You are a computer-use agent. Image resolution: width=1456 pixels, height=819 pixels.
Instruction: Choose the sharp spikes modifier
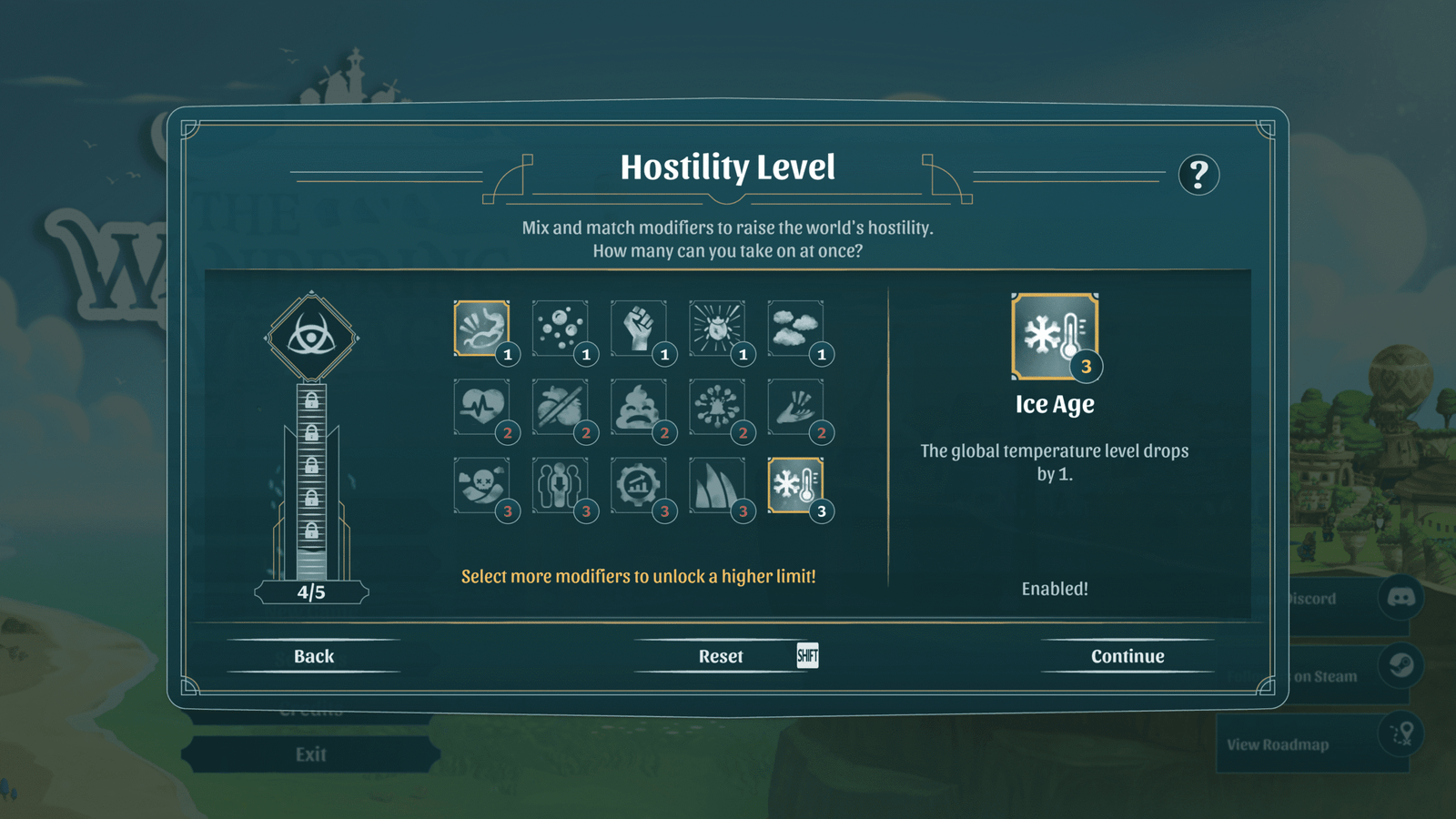pyautogui.click(x=716, y=485)
